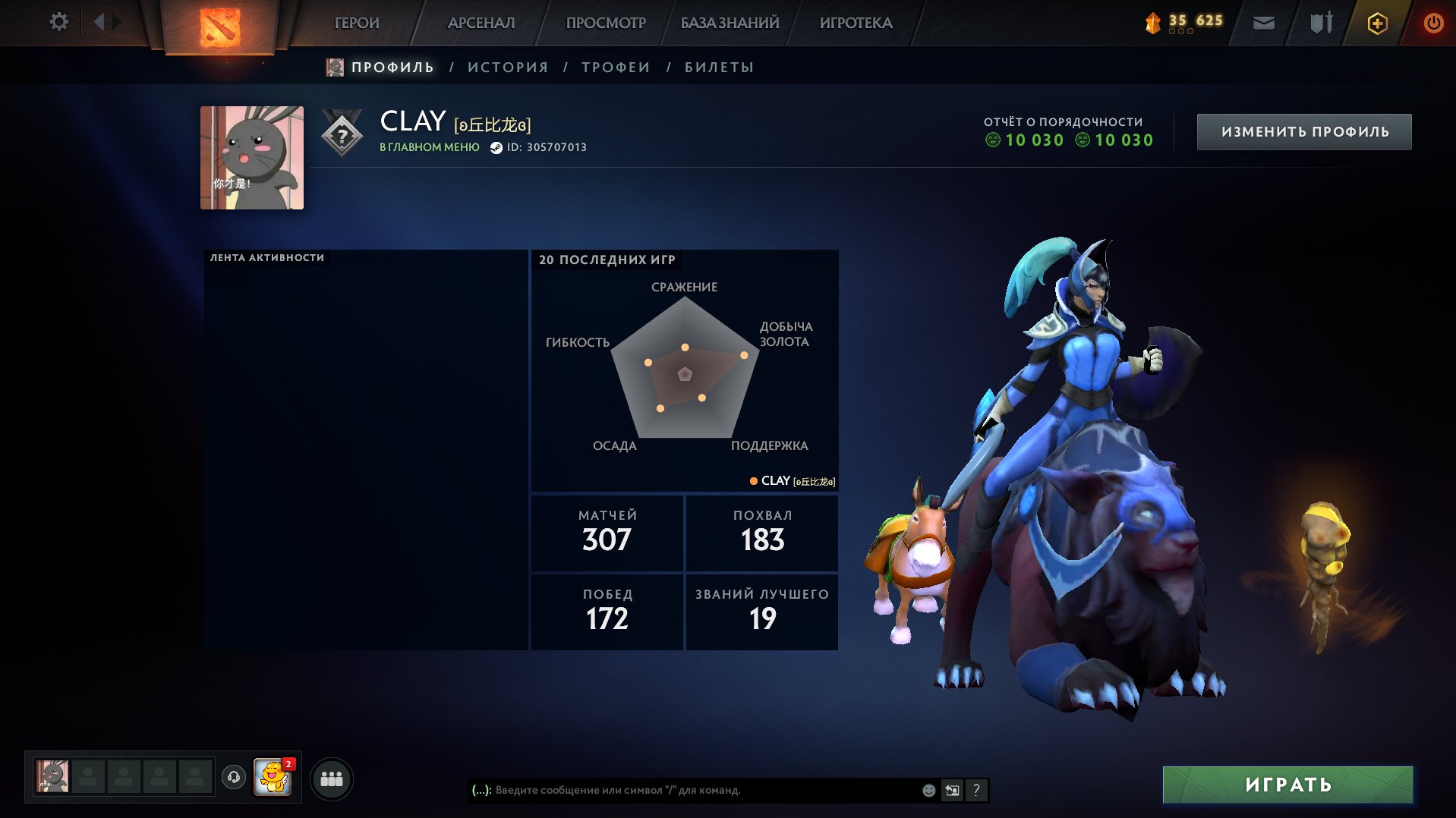Image resolution: width=1456 pixels, height=818 pixels.
Task: Open friends list via the people icon
Action: point(330,778)
